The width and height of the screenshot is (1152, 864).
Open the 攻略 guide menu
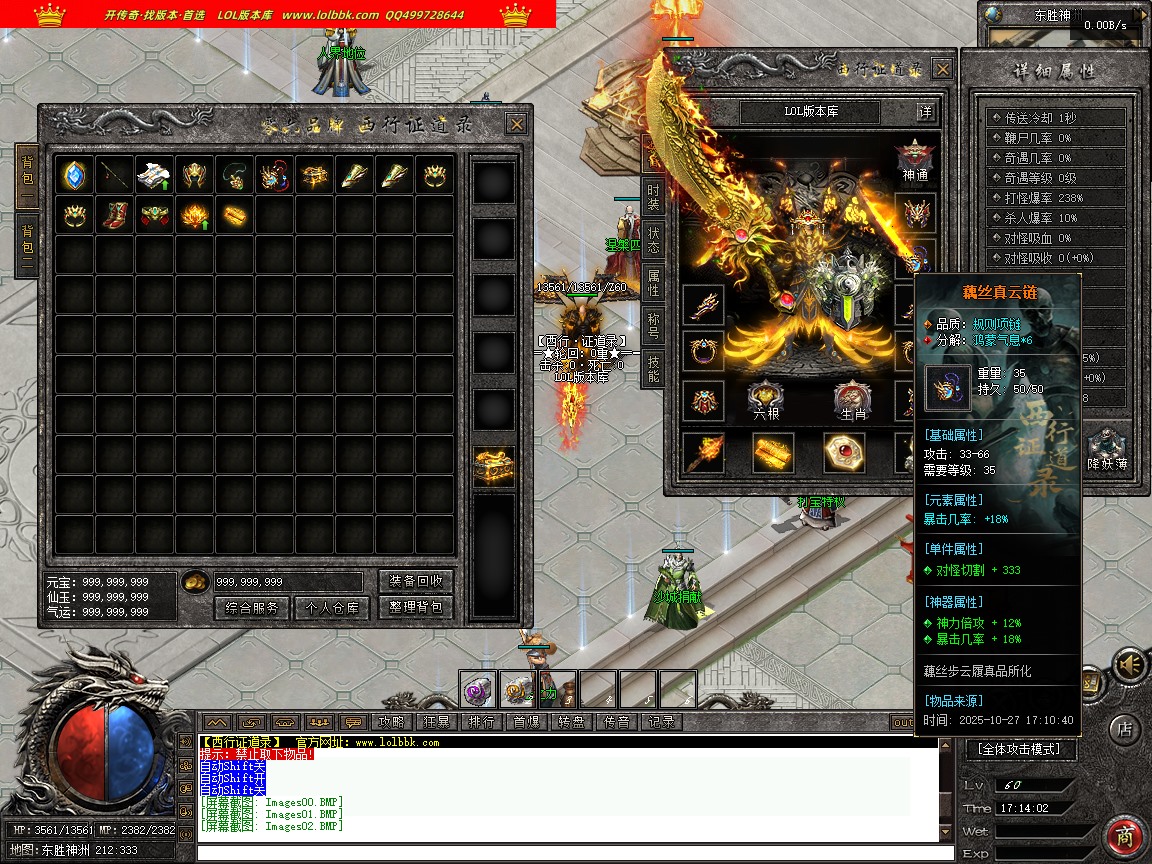click(x=392, y=721)
